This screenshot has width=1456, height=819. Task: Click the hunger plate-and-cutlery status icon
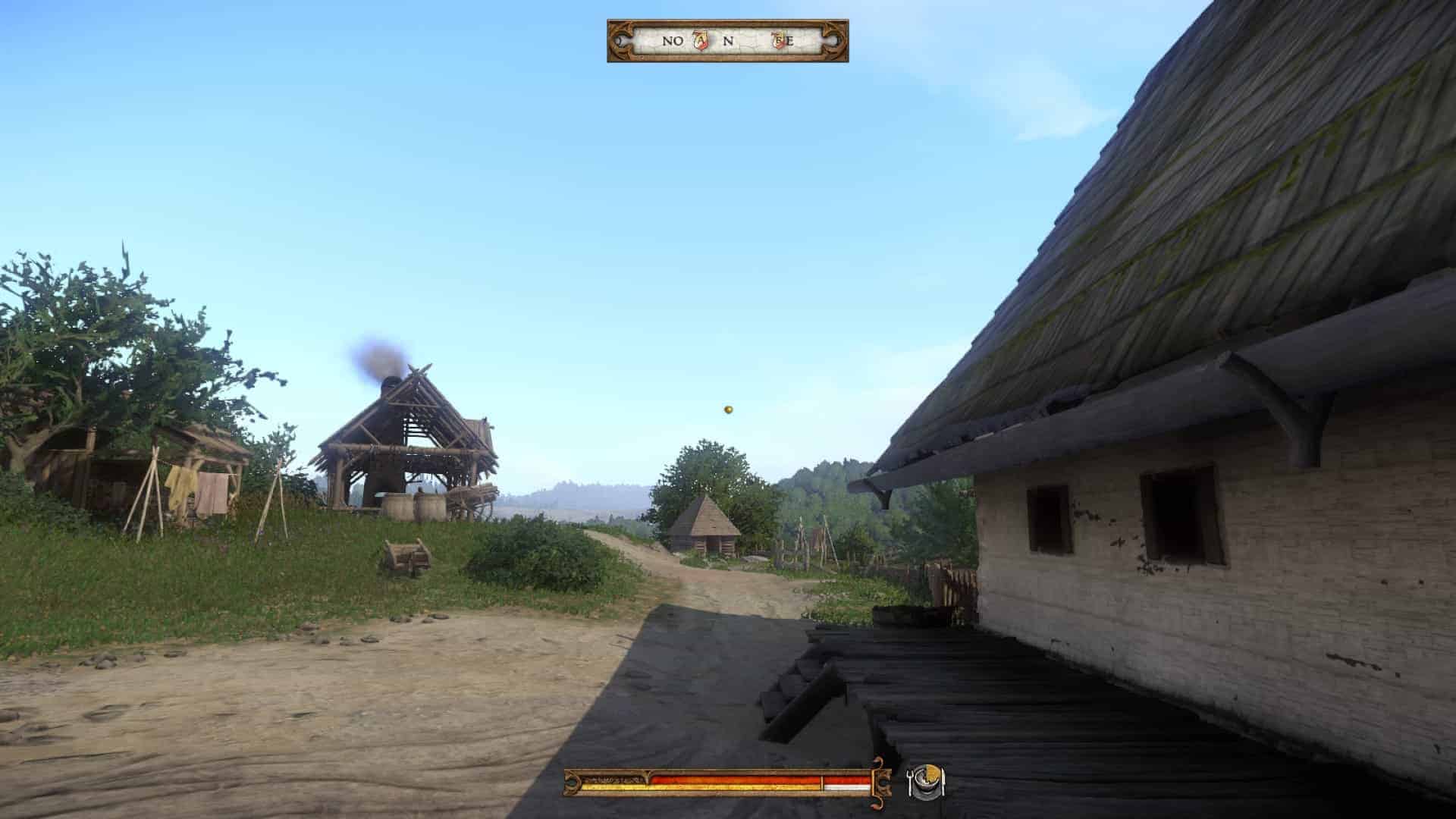[x=926, y=783]
